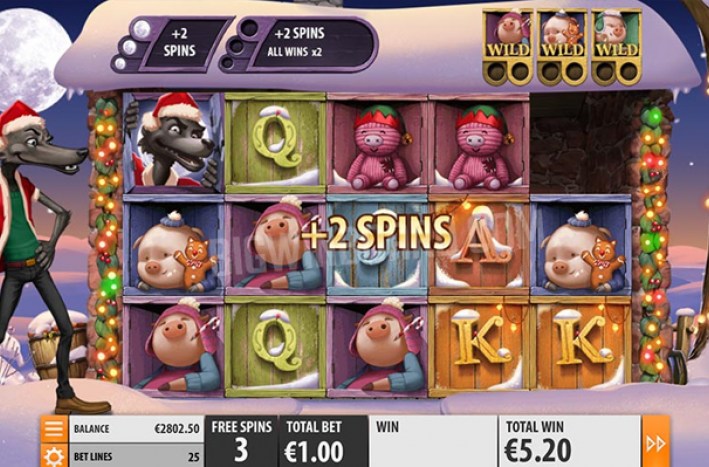Open the hamburger menu

54,430
